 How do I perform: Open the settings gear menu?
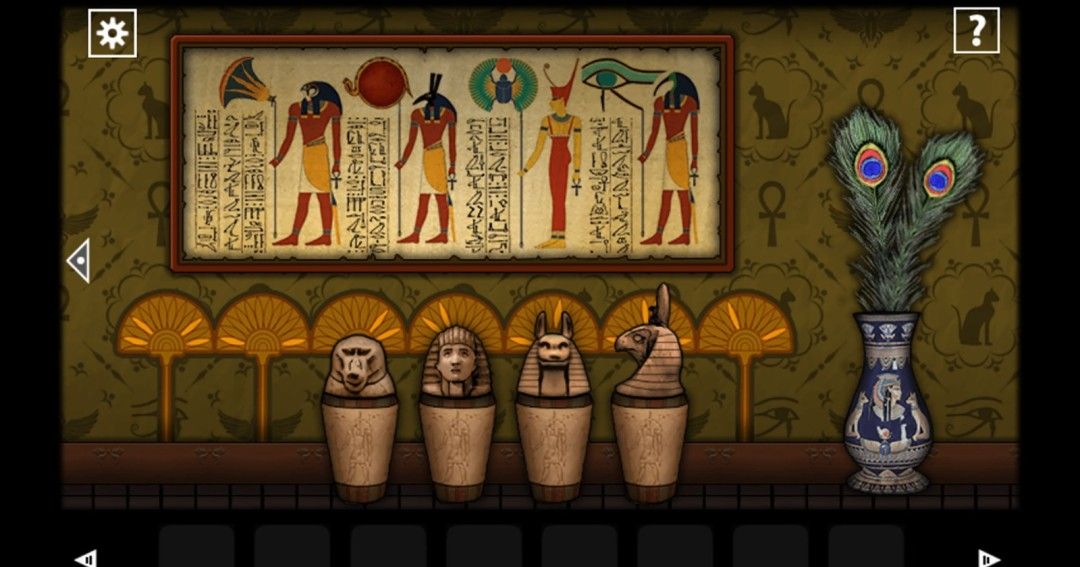(112, 33)
